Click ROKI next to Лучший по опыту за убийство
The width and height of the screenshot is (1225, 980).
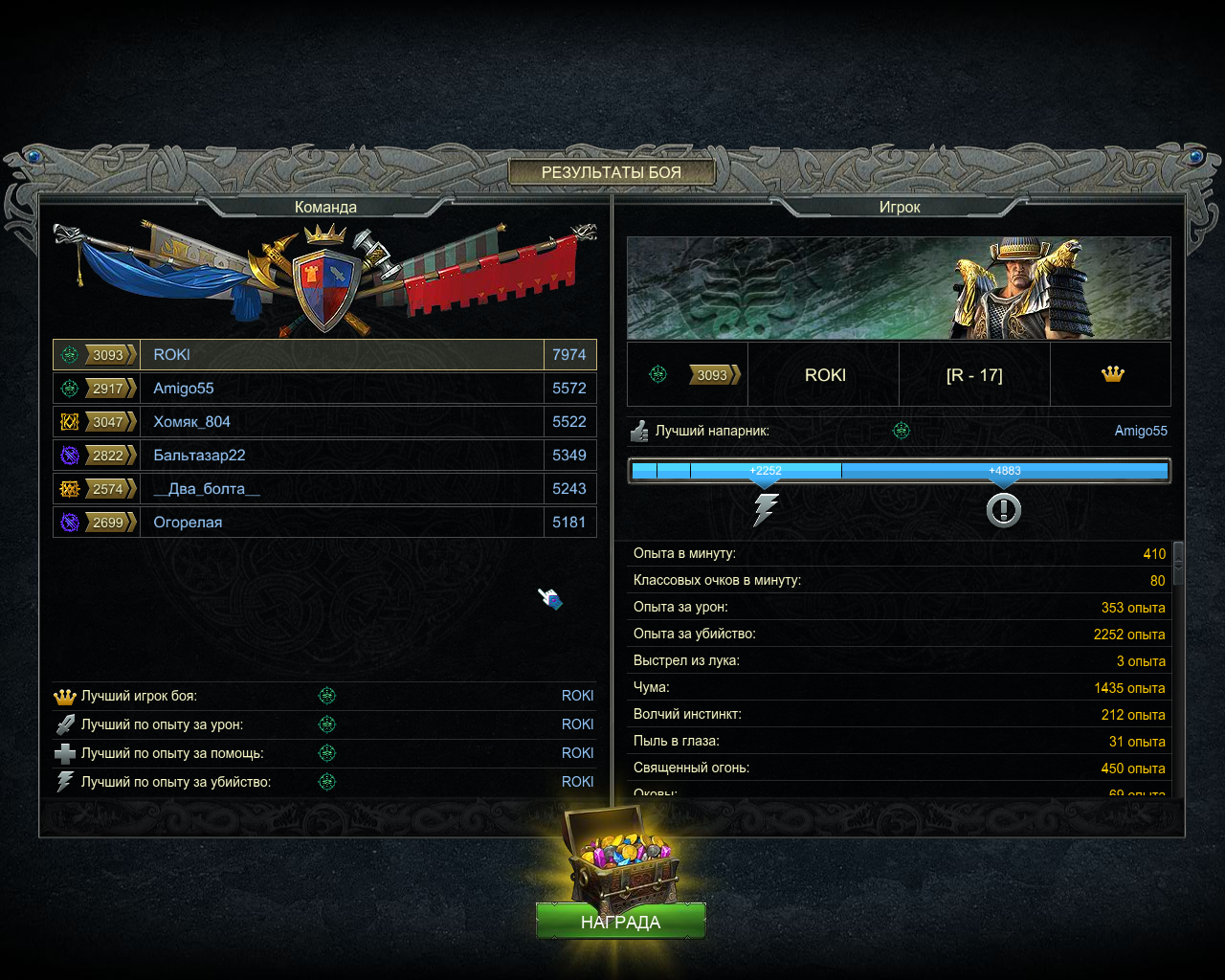coord(577,782)
